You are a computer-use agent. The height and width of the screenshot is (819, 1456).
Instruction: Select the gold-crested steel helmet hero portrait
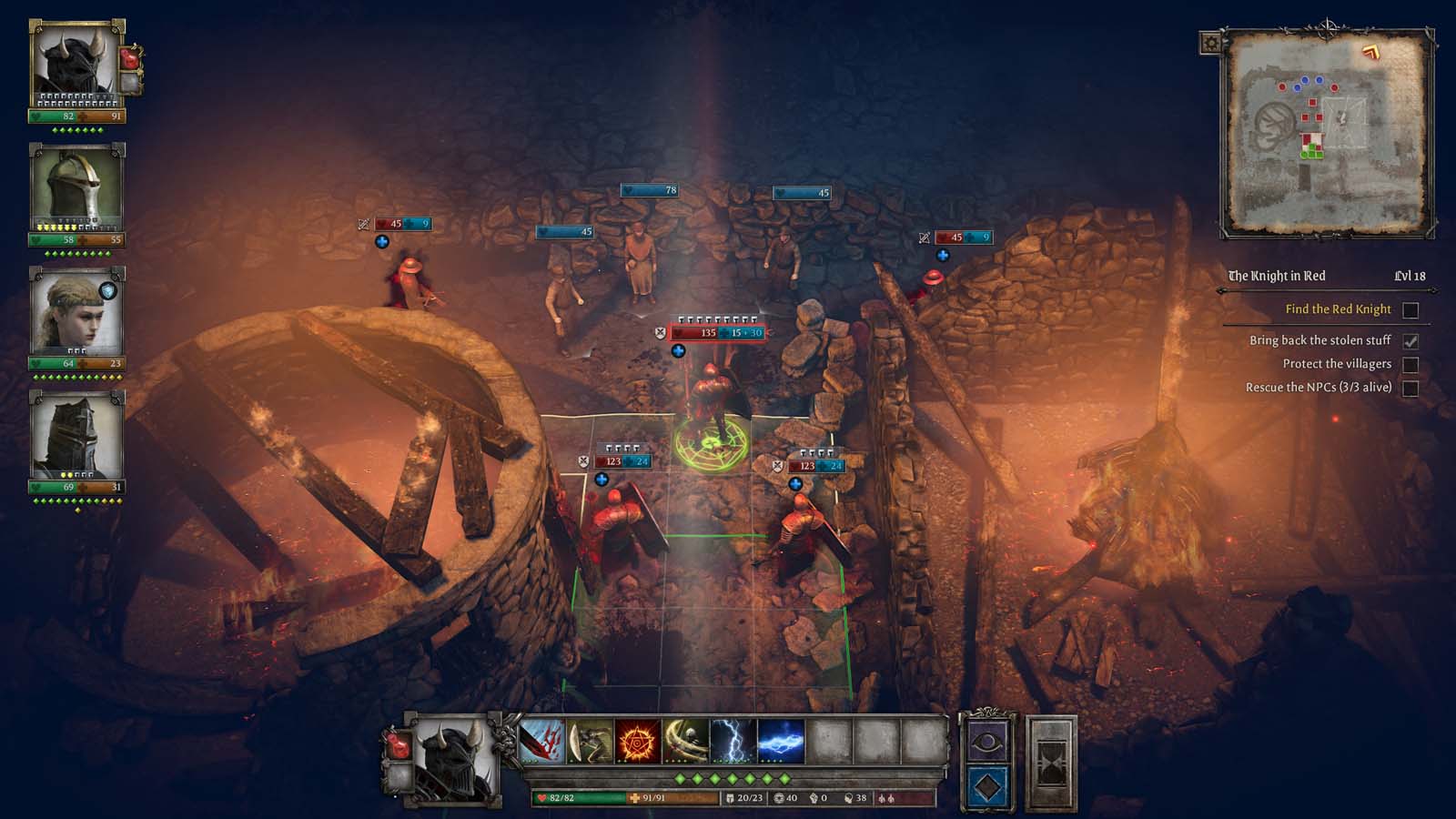(x=76, y=187)
